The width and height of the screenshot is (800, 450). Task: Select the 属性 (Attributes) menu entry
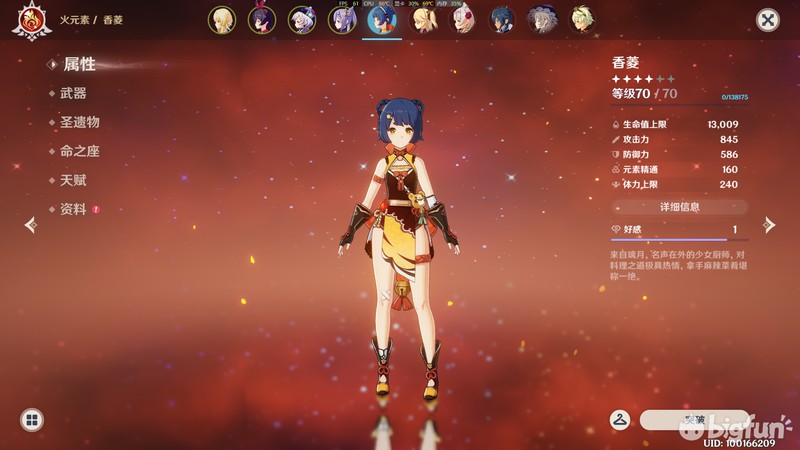click(x=80, y=64)
